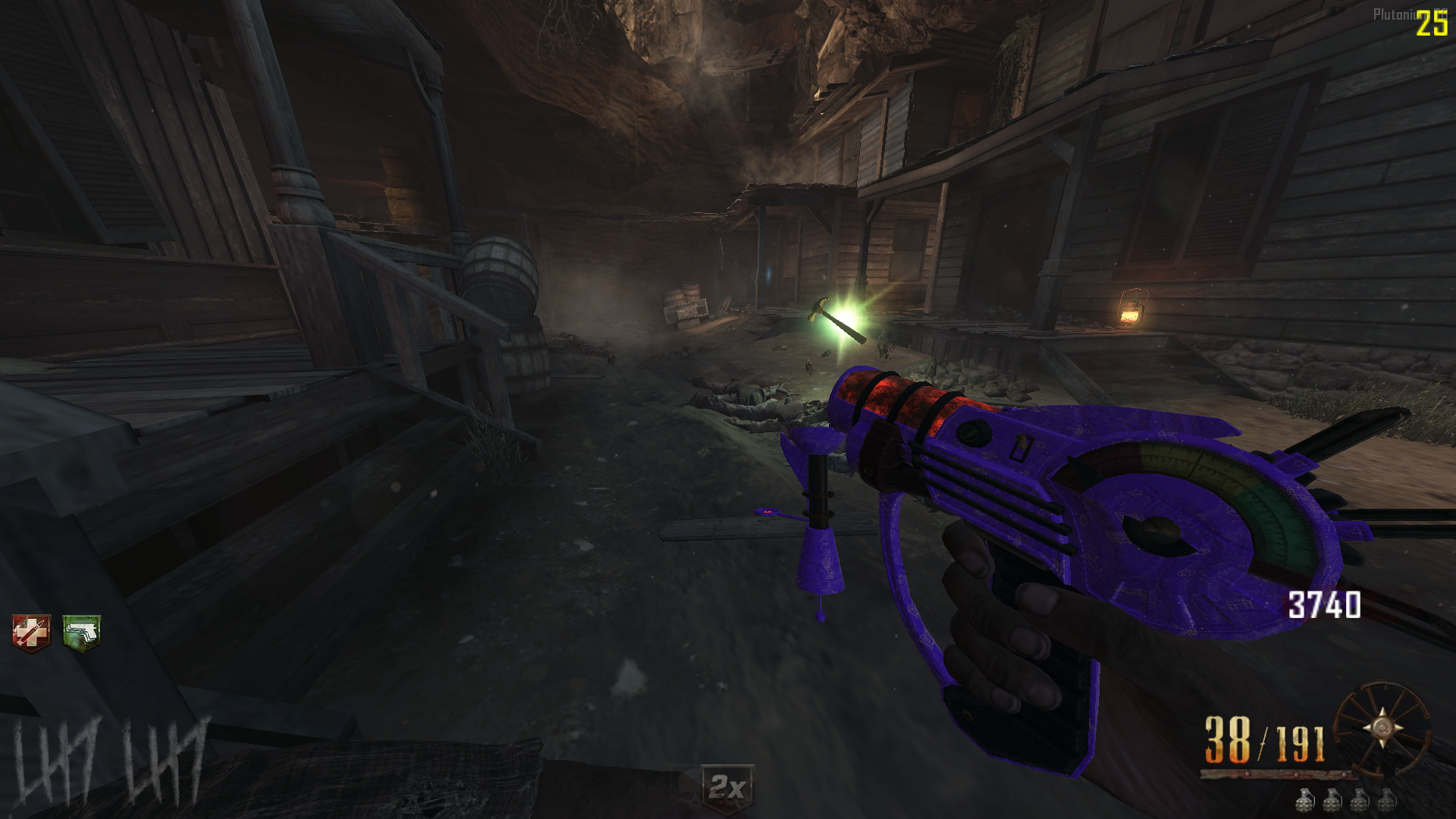
Task: Click the 2x Double Points power-up icon
Action: point(727,788)
